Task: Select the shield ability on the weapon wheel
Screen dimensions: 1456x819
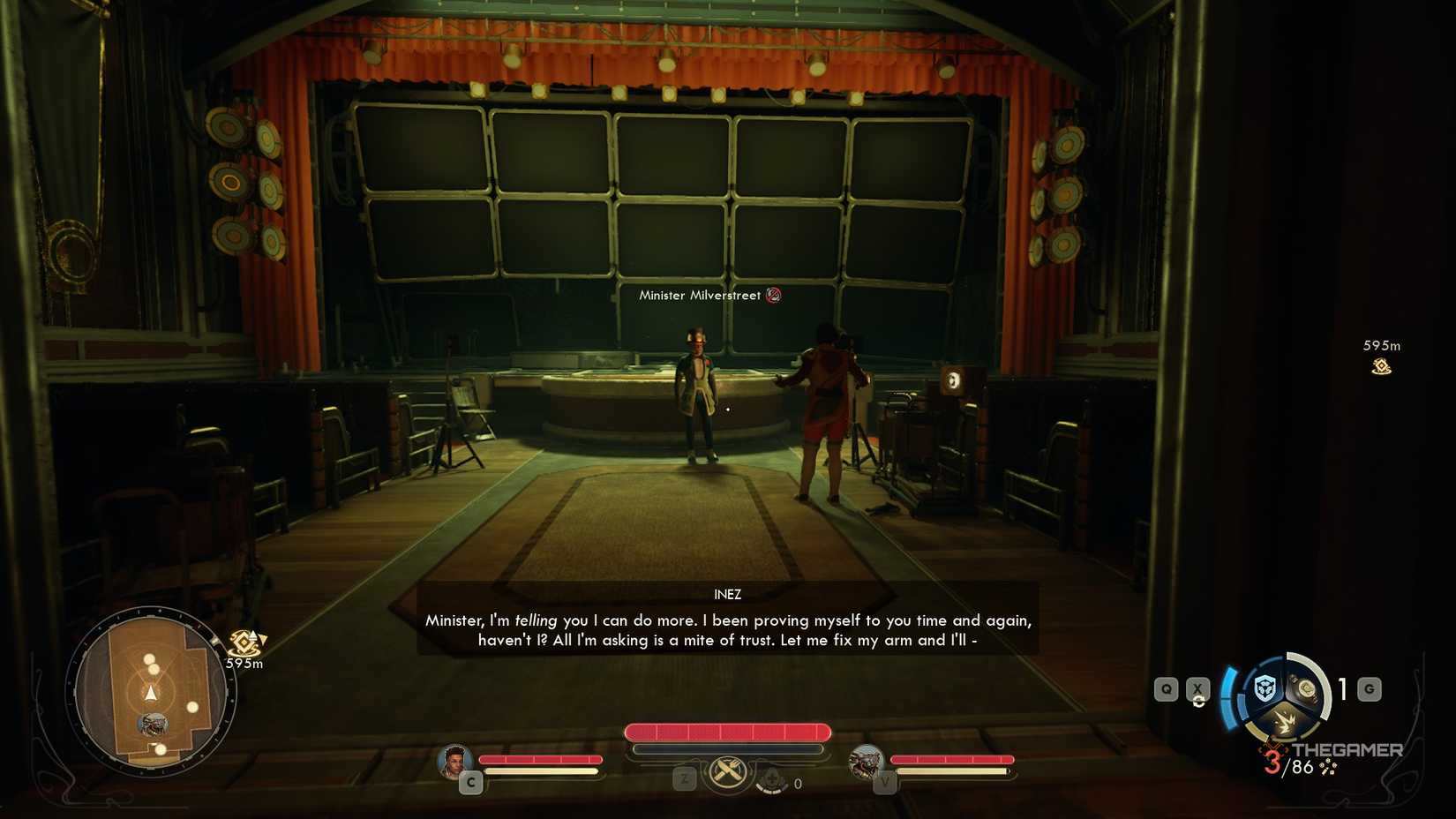Action: click(1265, 687)
